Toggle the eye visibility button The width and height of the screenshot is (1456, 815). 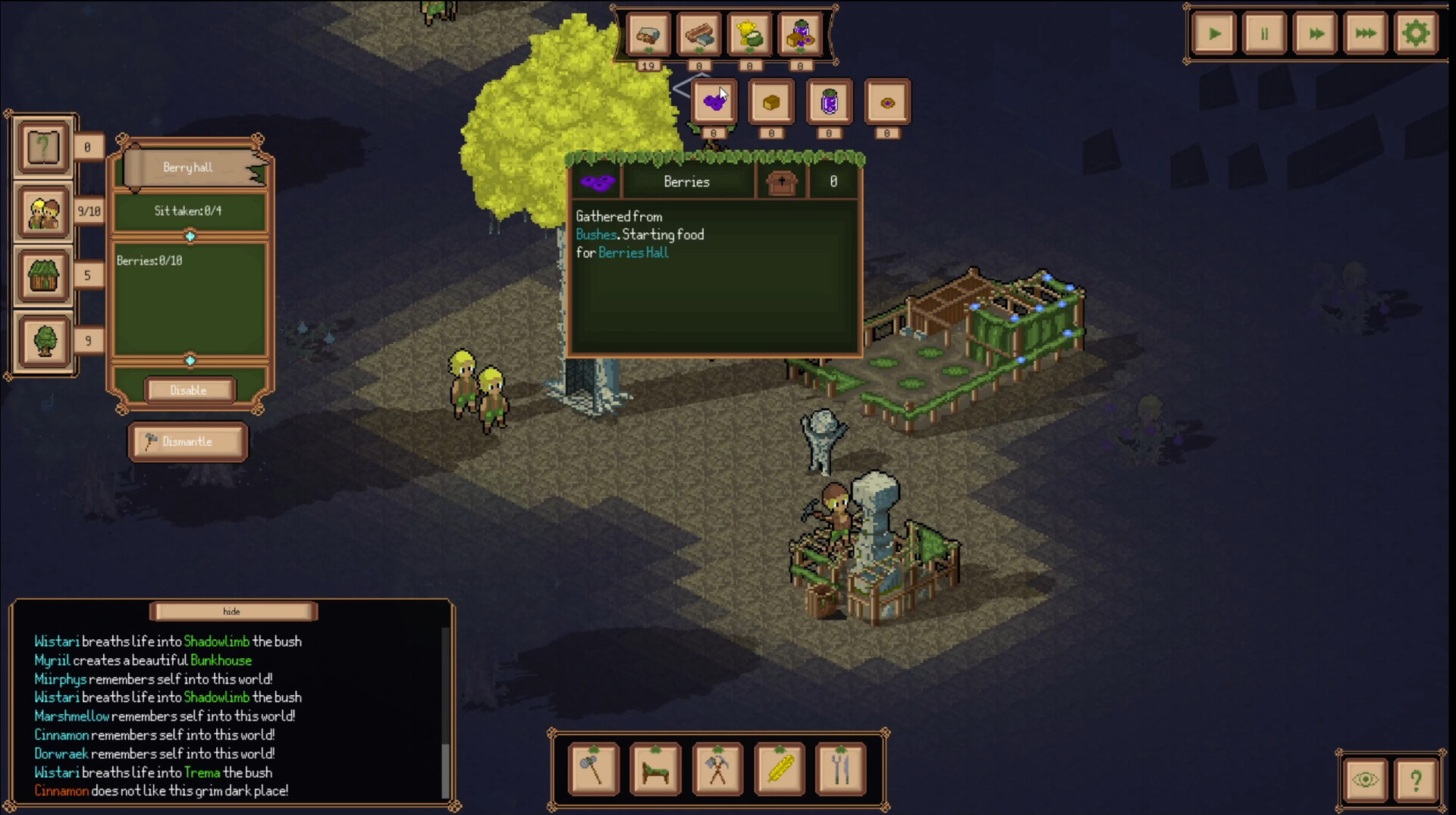(1365, 779)
